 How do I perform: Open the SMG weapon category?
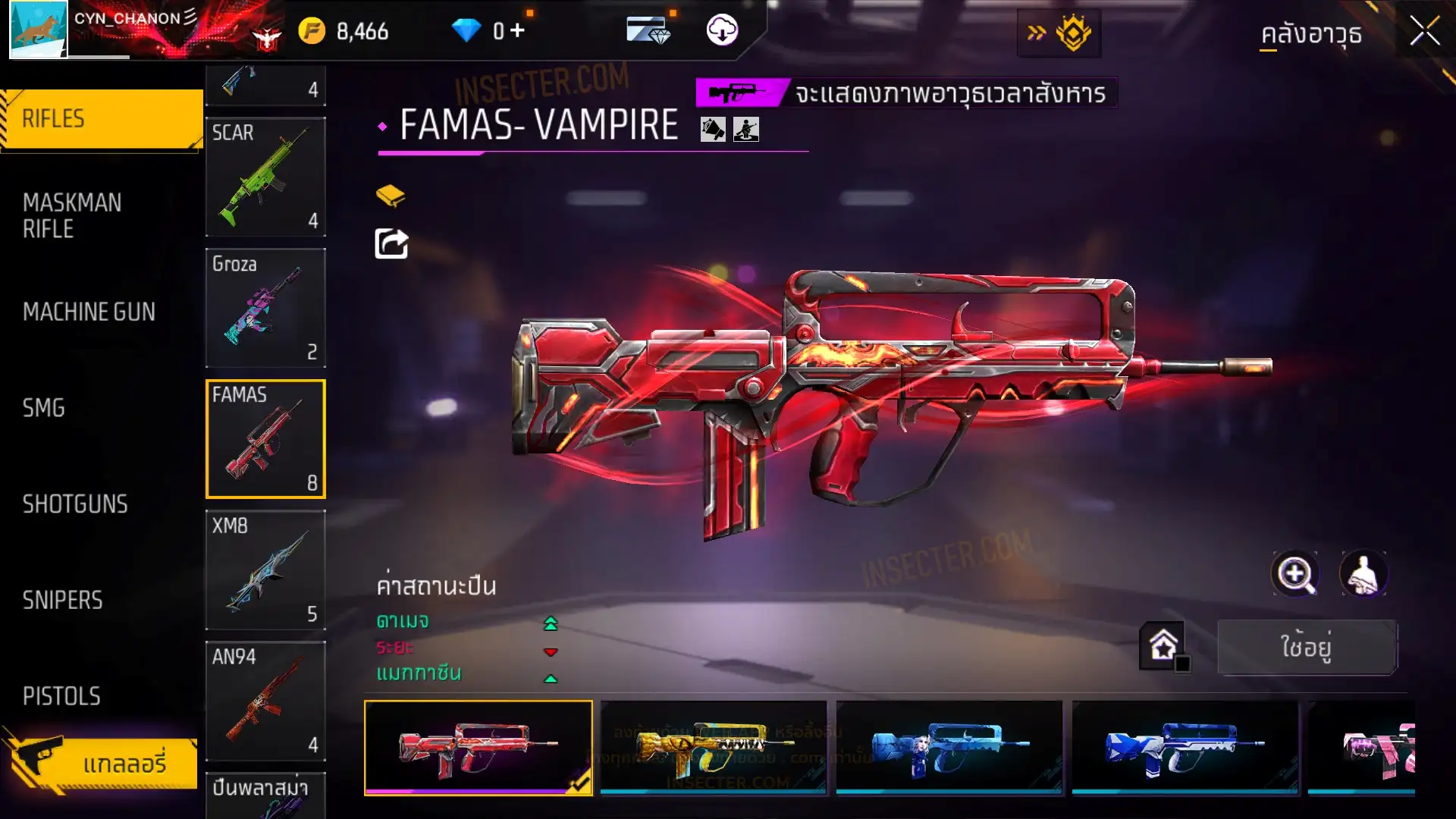(44, 408)
